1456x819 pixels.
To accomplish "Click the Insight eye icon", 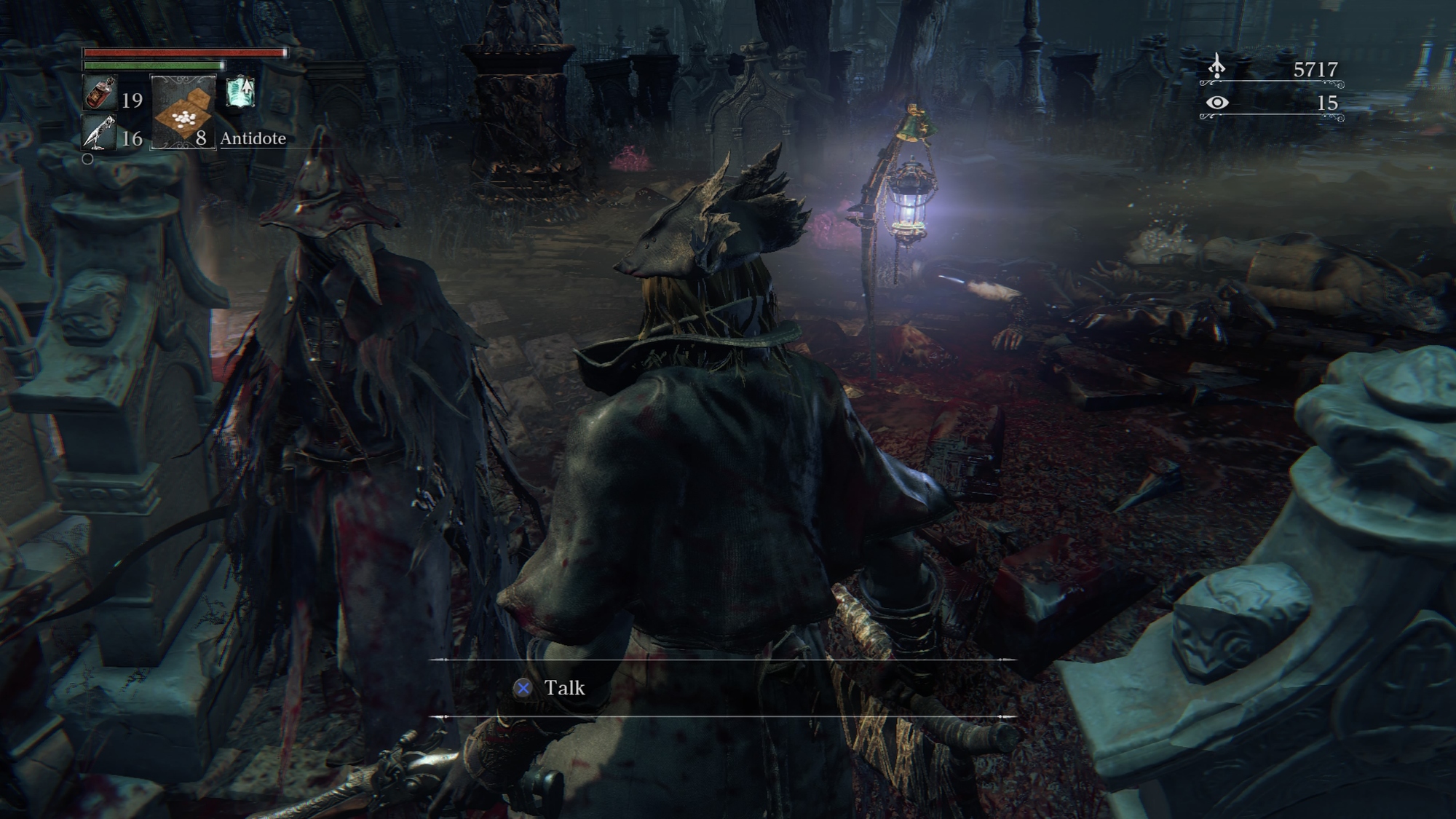I will pos(1216,103).
